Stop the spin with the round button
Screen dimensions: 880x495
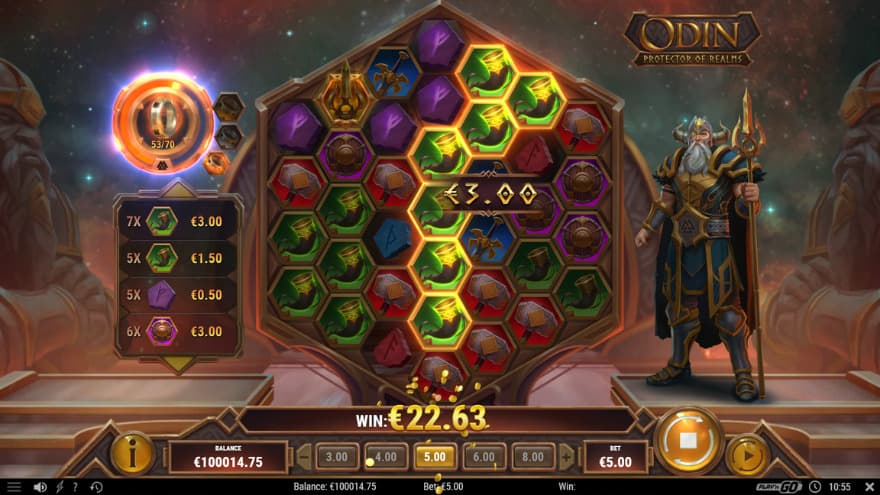coord(689,441)
